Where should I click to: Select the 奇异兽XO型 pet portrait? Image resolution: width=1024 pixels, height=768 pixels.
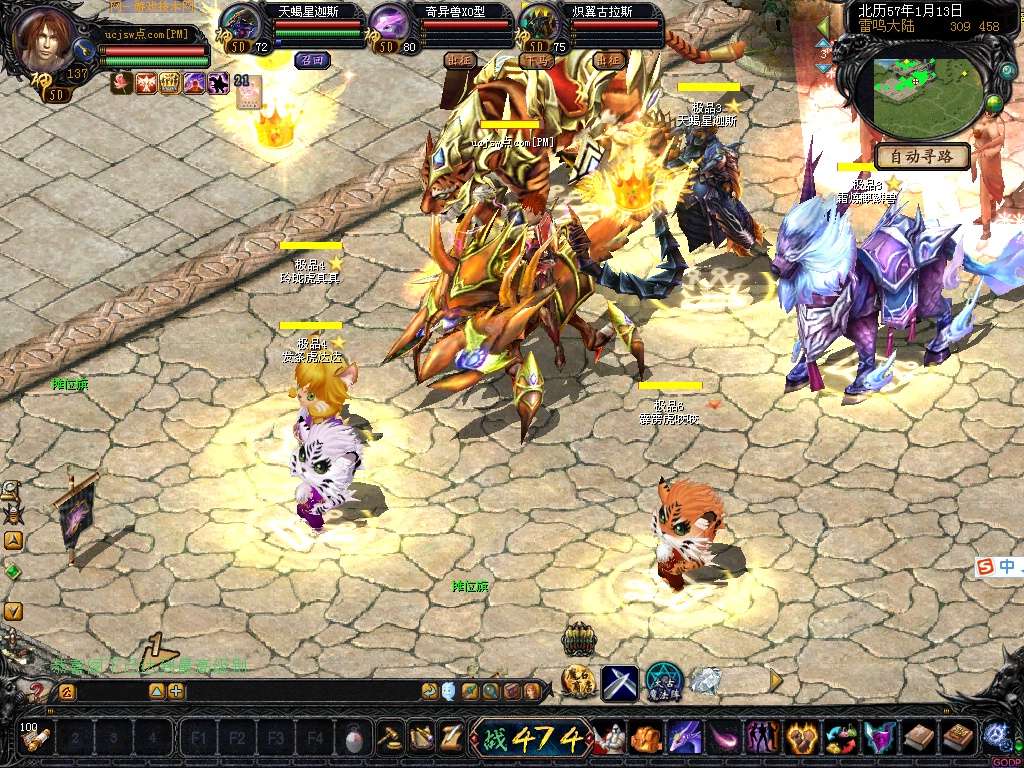[x=388, y=23]
